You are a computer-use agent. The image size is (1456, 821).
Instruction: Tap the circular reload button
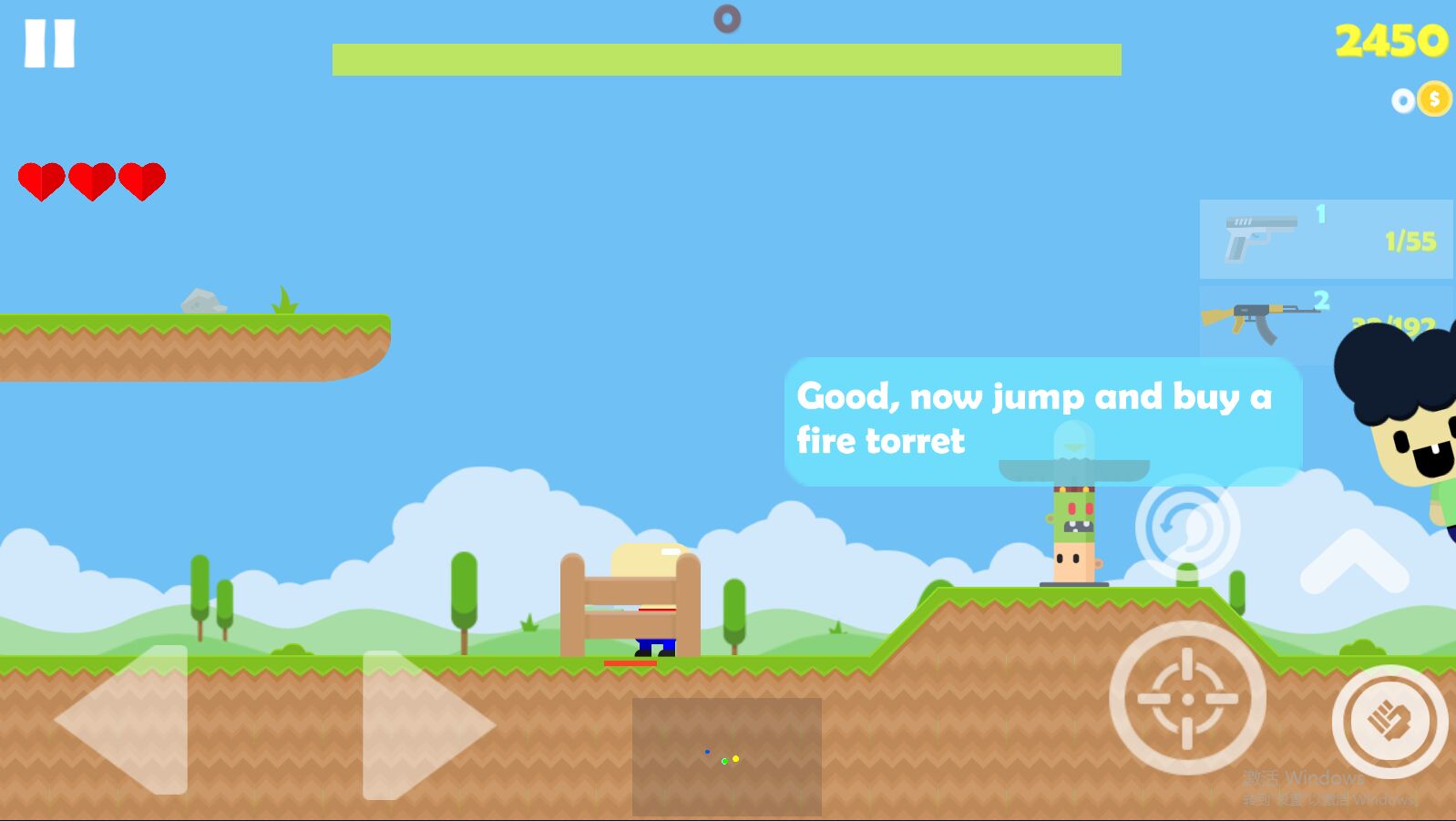click(x=1187, y=527)
